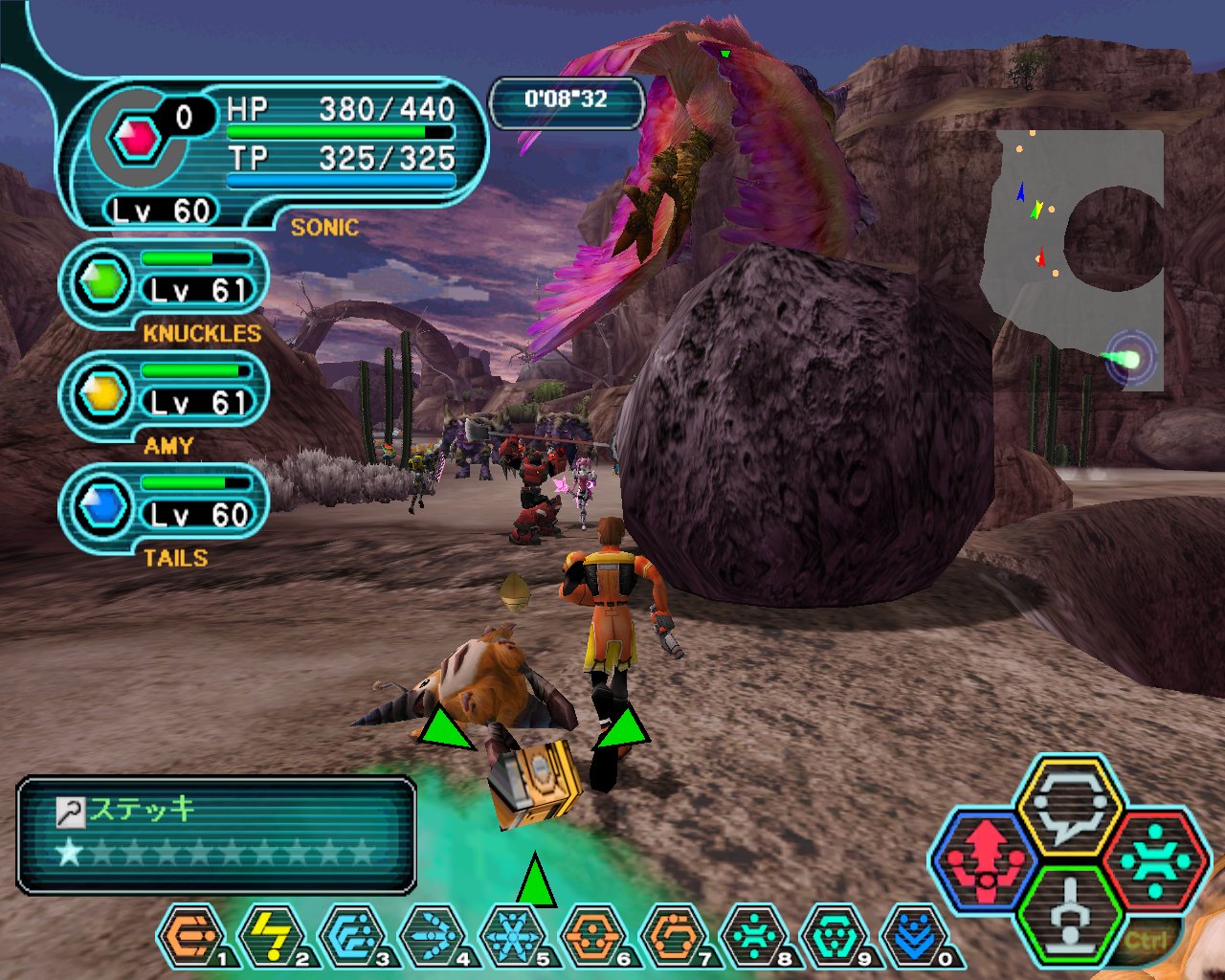Cast the yellow lightning bolt technique
The width and height of the screenshot is (1225, 980).
(272, 937)
